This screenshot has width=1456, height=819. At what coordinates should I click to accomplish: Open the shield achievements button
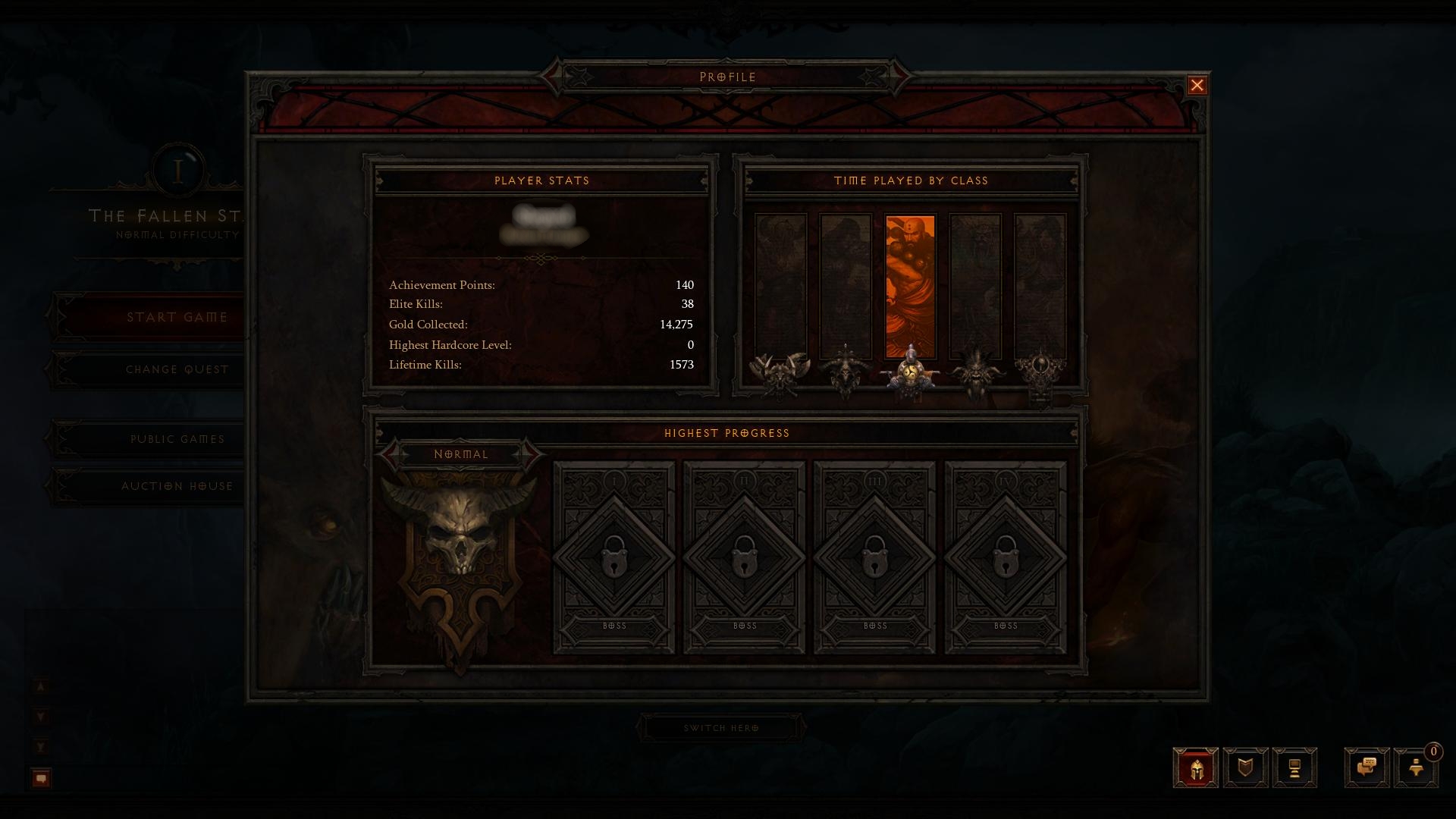(1245, 768)
